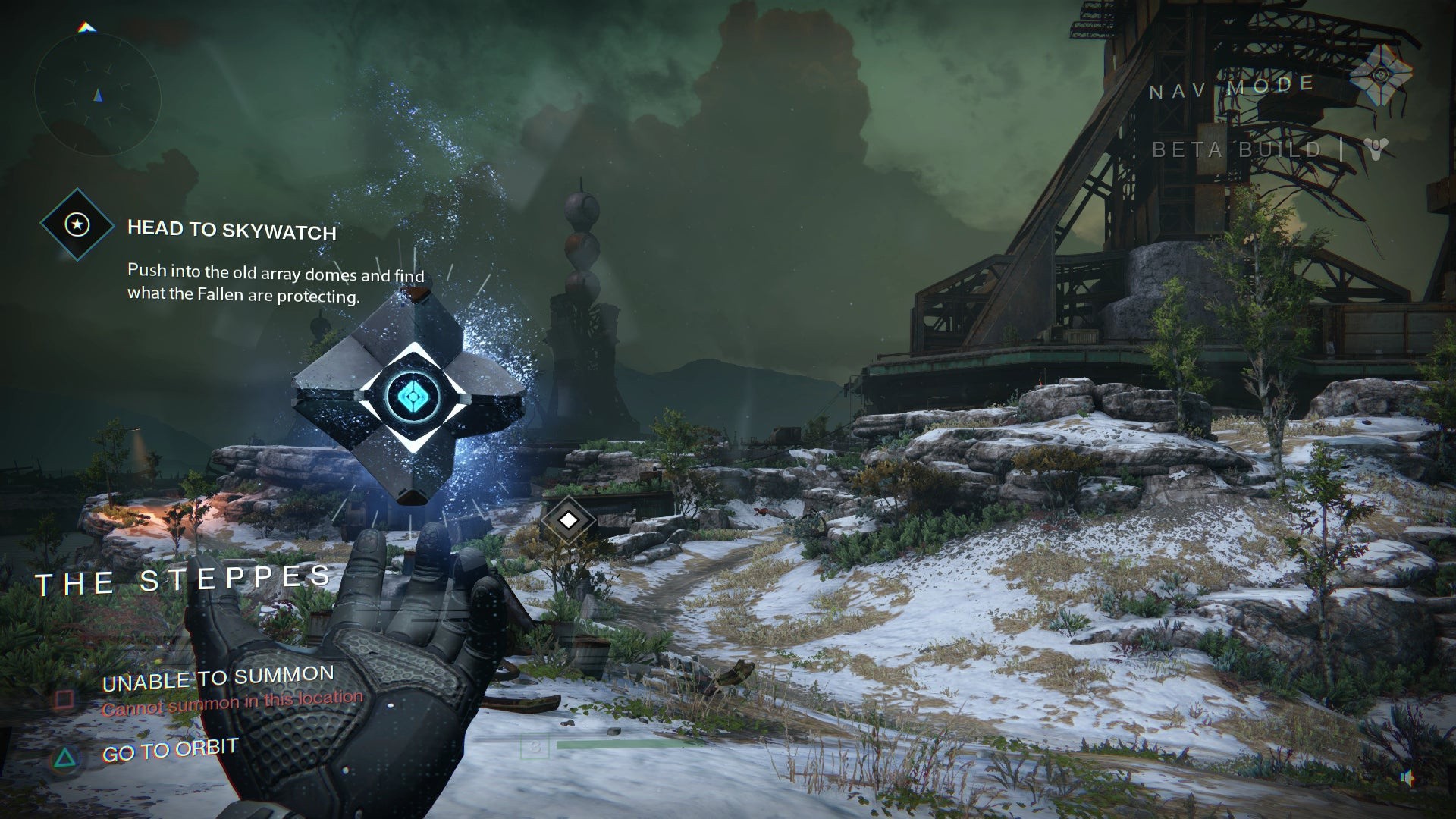Click the circular radar in the corner
Viewport: 1456px width, 819px height.
(x=97, y=95)
